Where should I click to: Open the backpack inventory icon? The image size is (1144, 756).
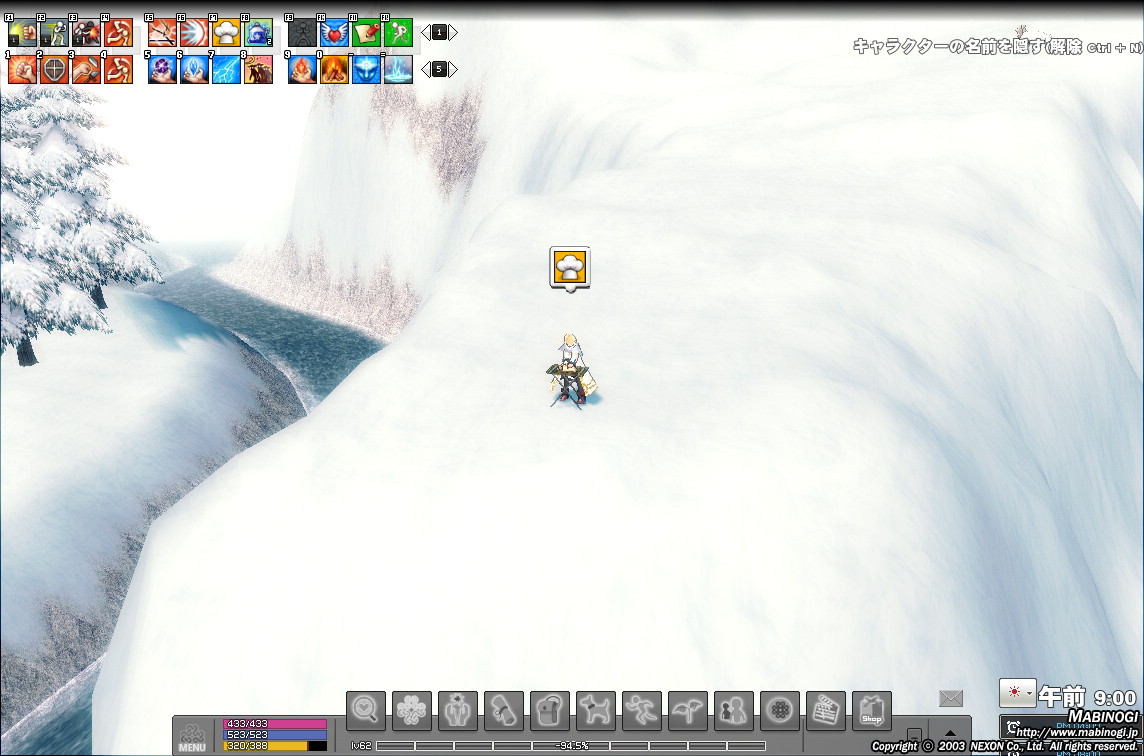coord(549,711)
